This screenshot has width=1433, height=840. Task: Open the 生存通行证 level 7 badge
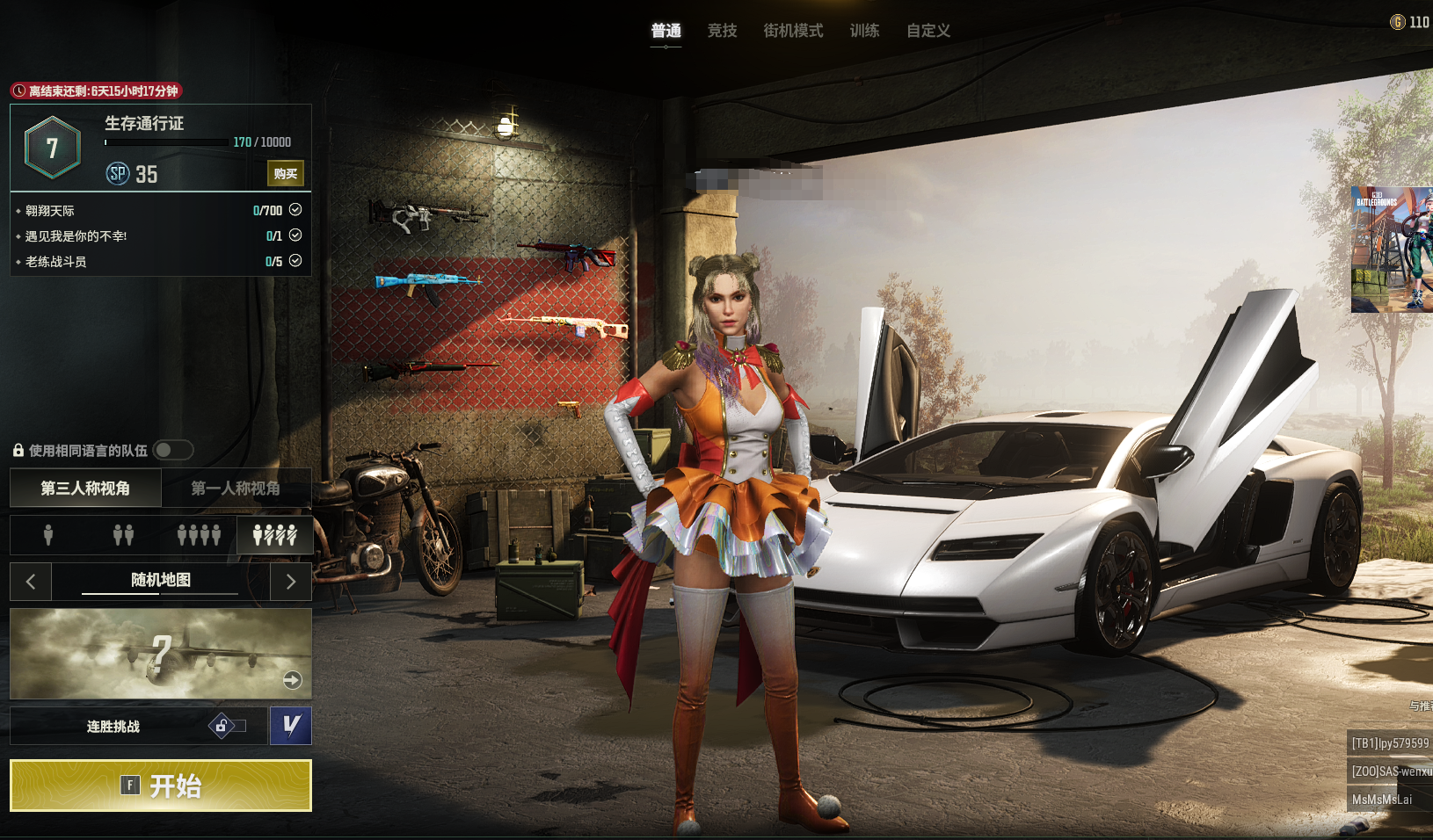[53, 148]
